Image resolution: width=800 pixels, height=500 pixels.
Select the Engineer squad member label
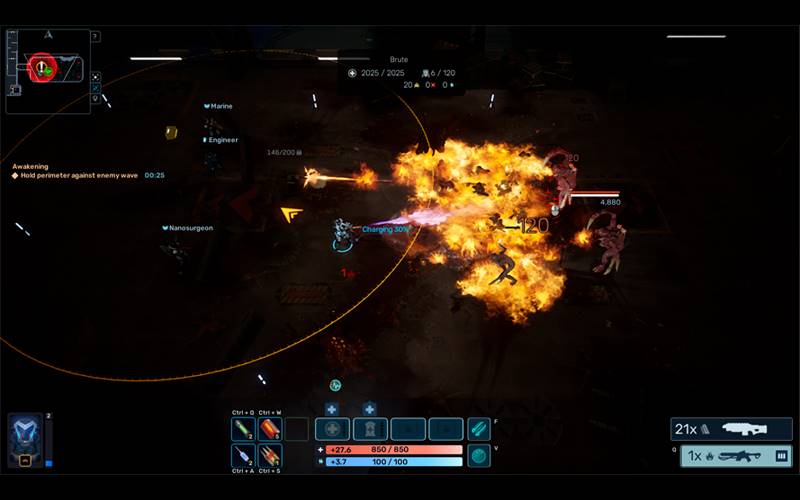(x=222, y=140)
